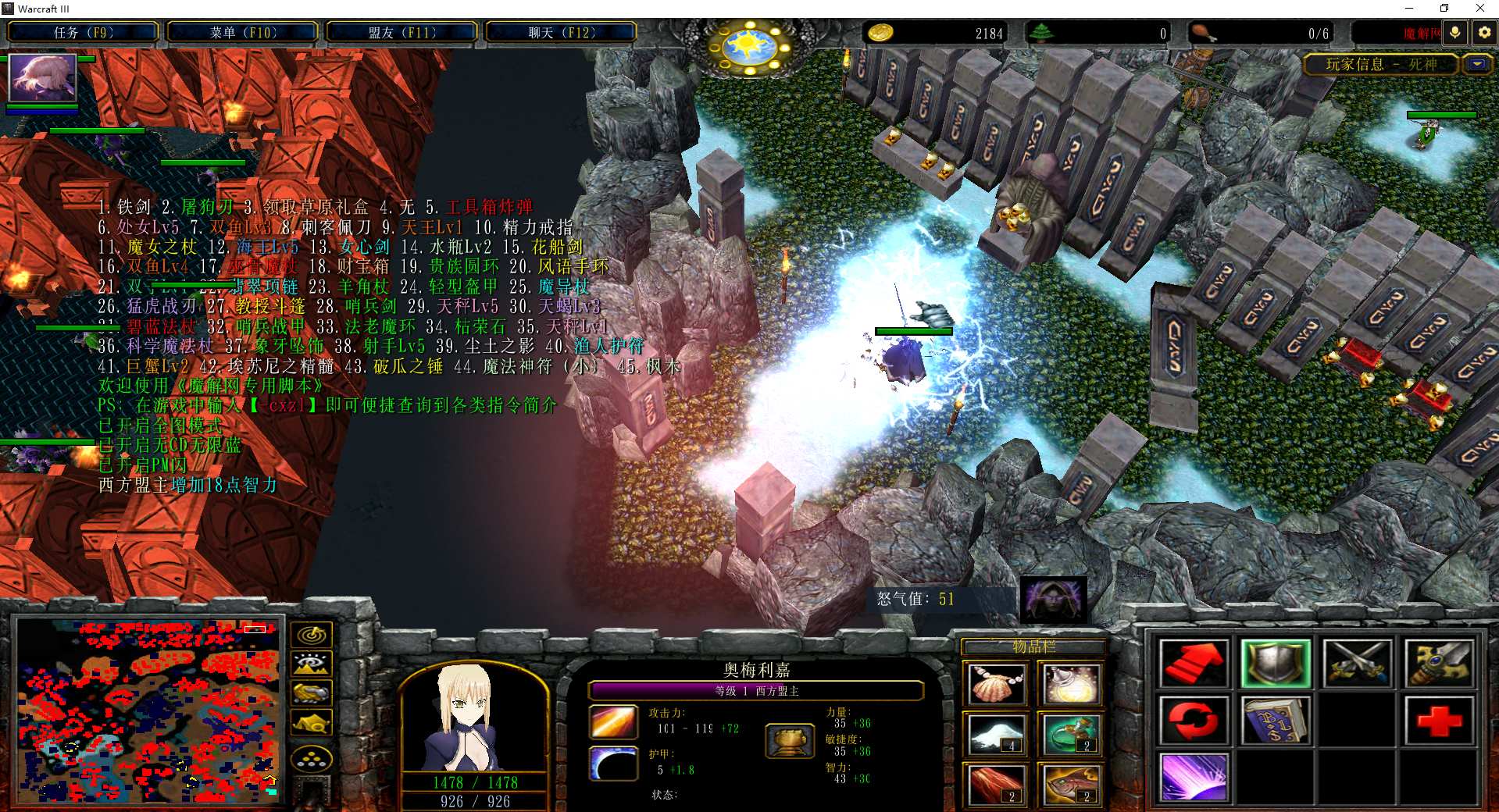
Task: Open the 任务 (F9) quests menu
Action: tap(84, 33)
